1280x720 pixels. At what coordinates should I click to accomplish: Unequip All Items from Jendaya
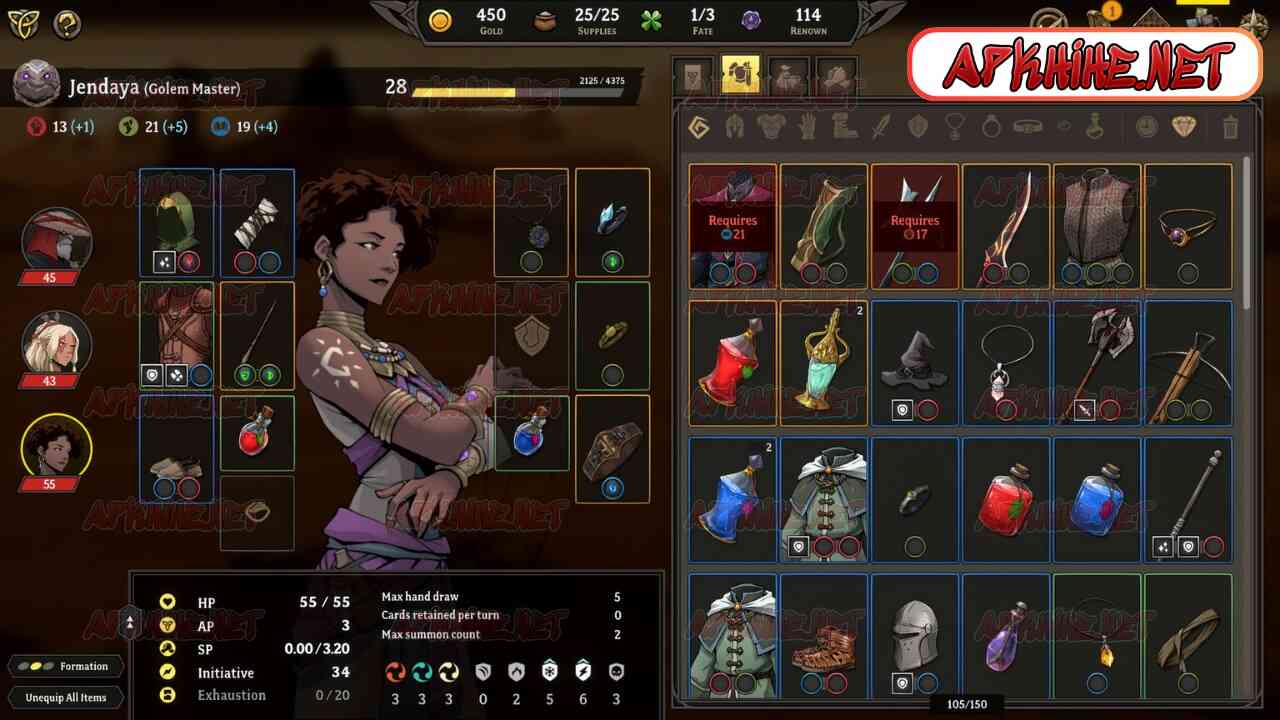66,697
